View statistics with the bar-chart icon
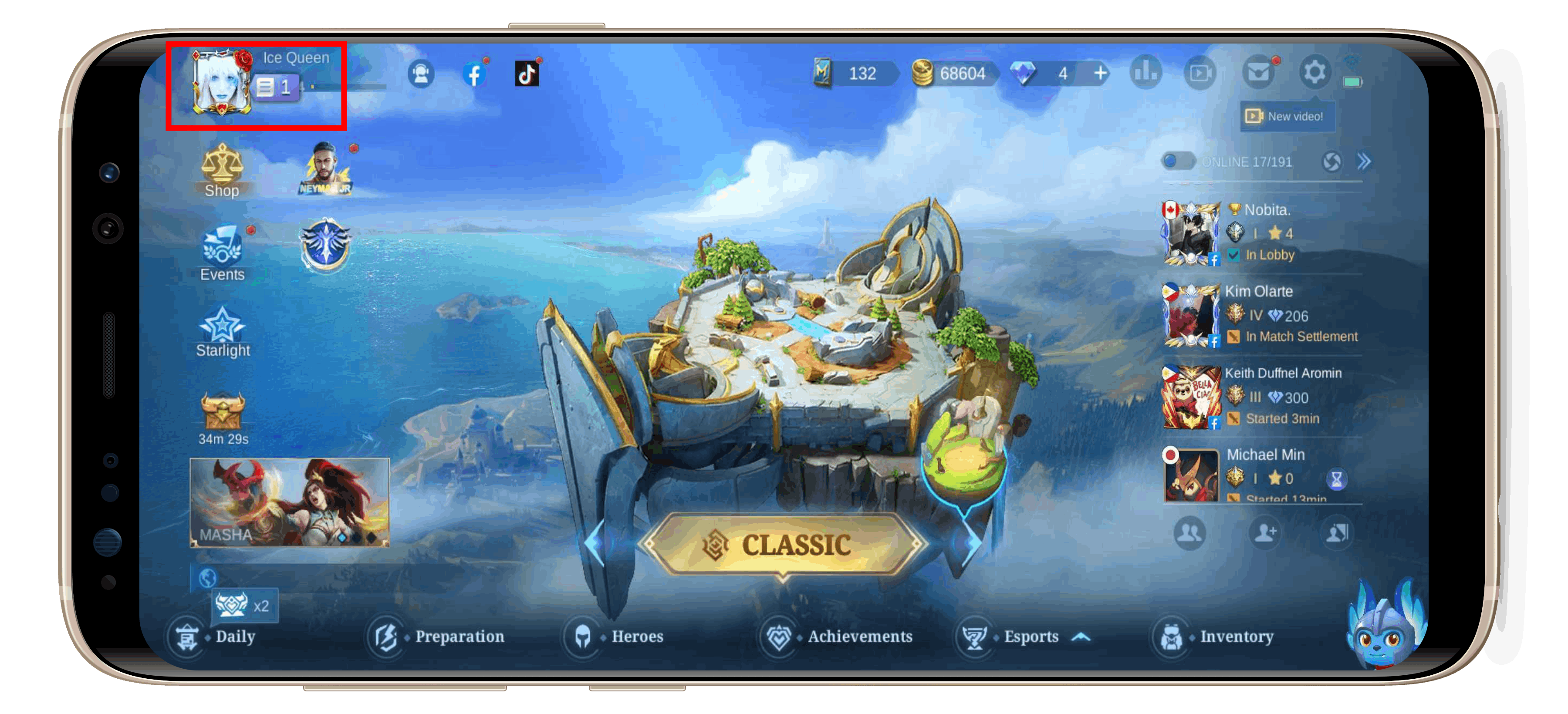 coord(1147,72)
